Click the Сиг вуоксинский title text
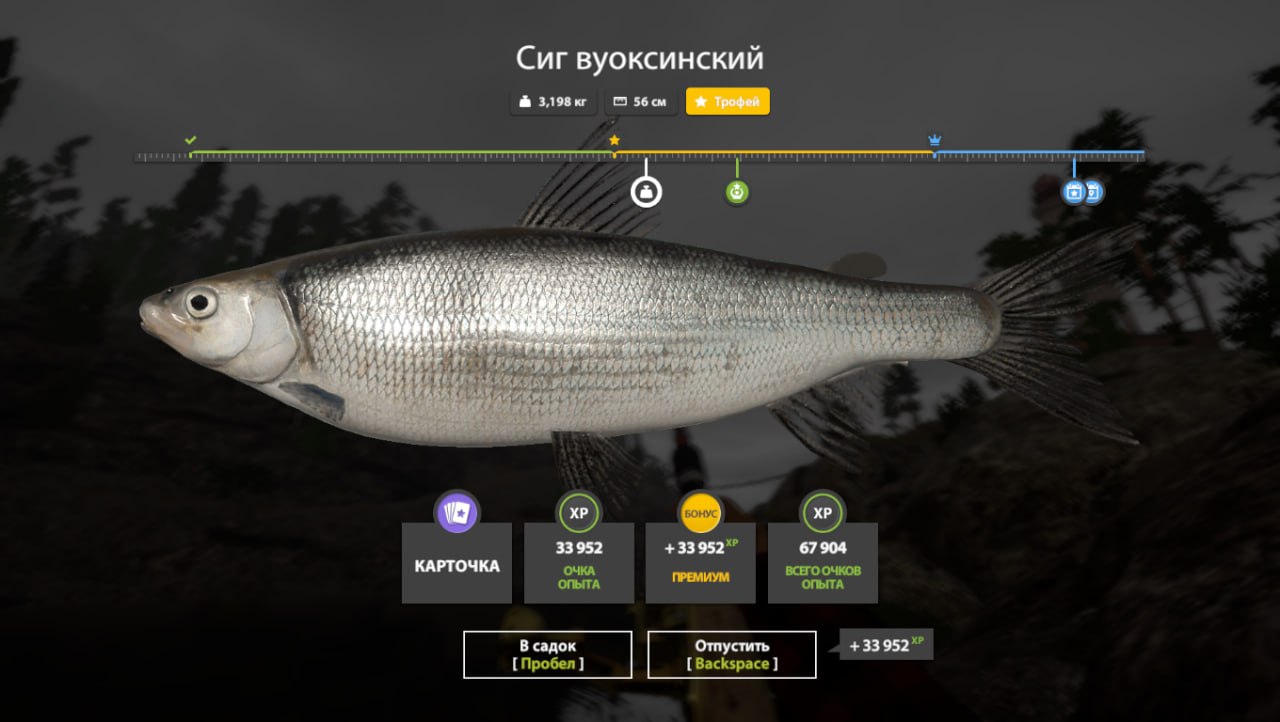Screen dimensions: 1280x722 (x=640, y=57)
